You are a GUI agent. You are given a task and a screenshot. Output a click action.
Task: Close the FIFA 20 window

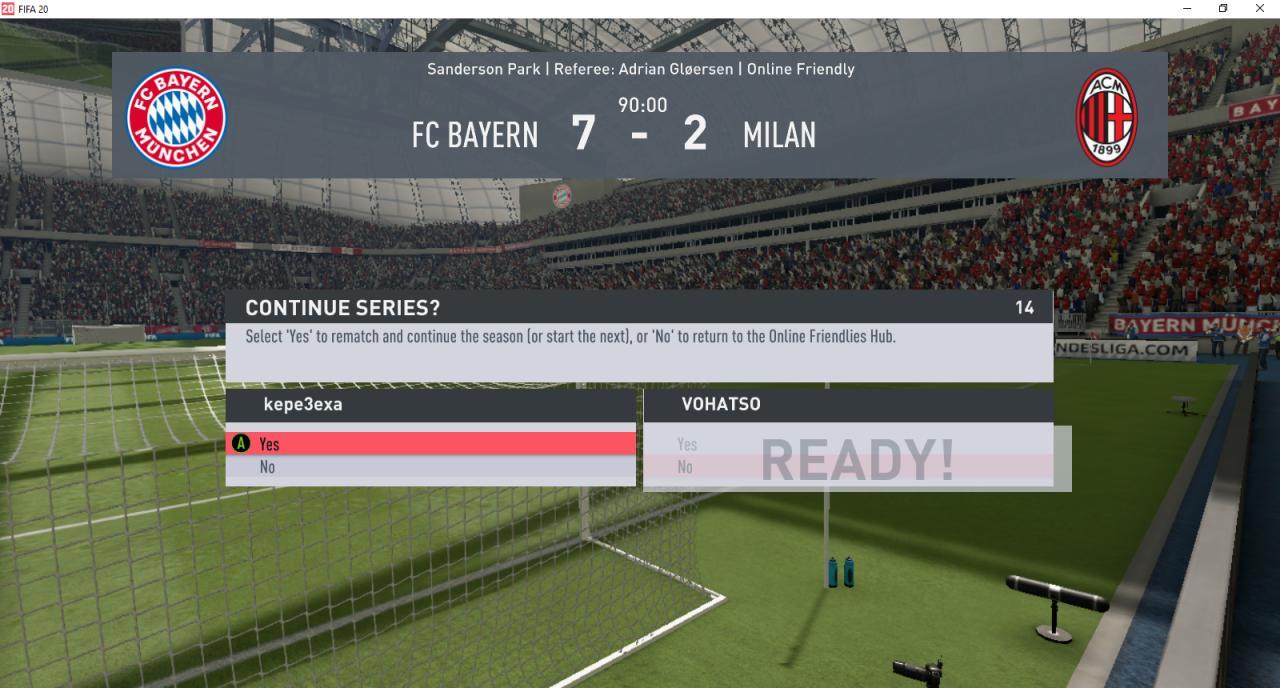point(1259,8)
